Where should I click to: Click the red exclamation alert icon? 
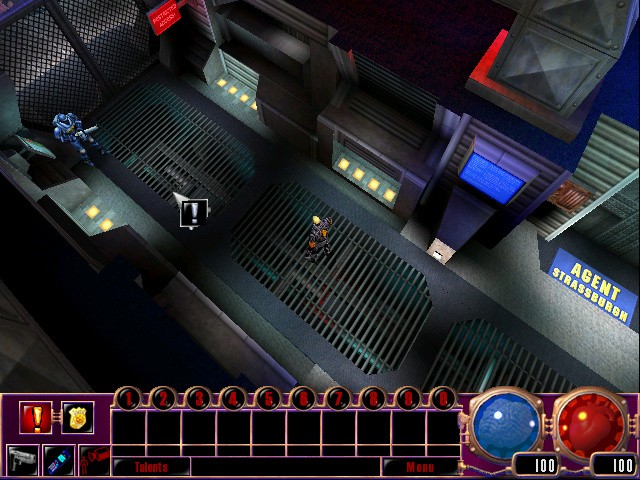[x=36, y=416]
